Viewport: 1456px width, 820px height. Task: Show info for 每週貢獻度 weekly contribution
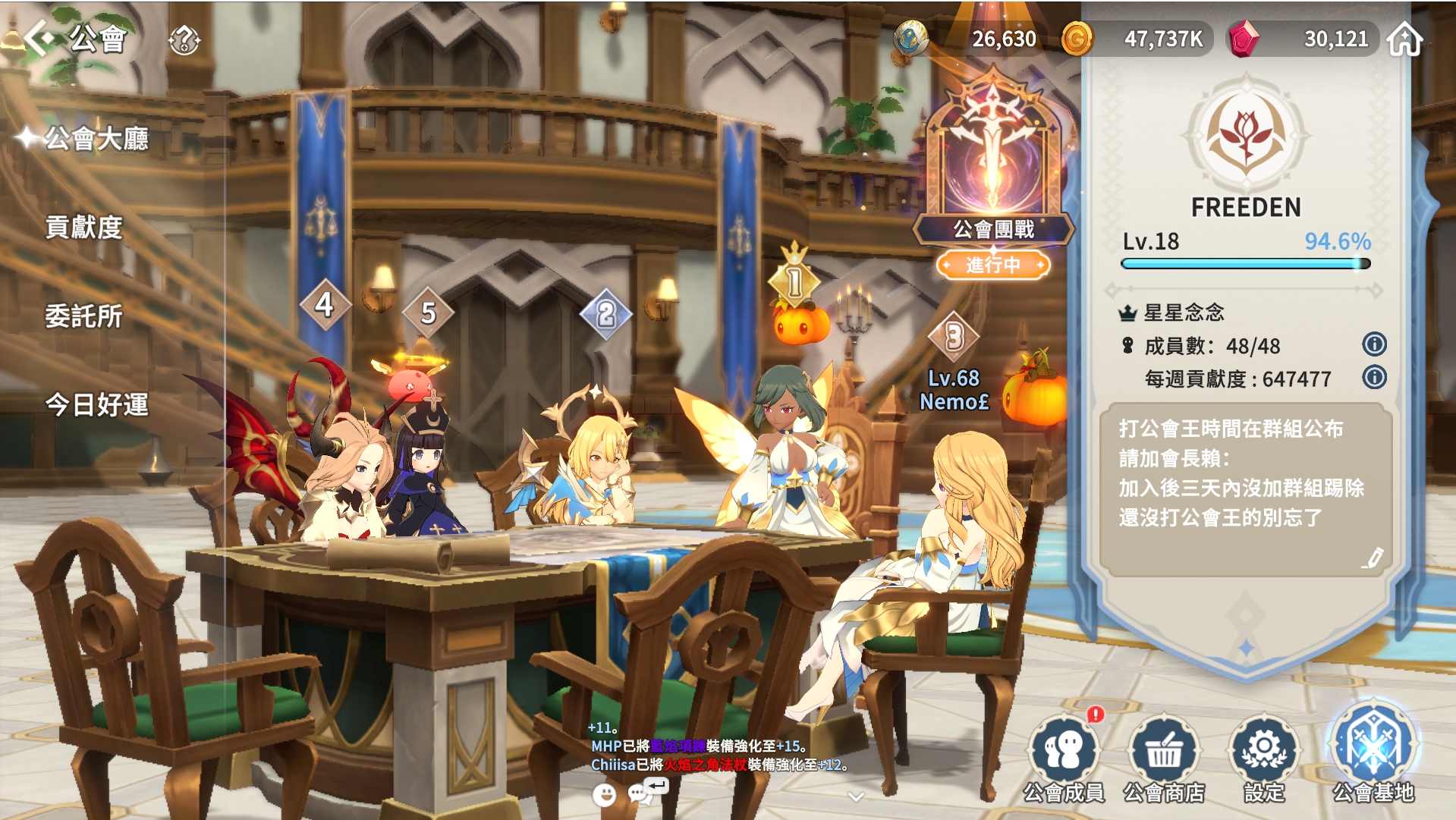[x=1374, y=377]
